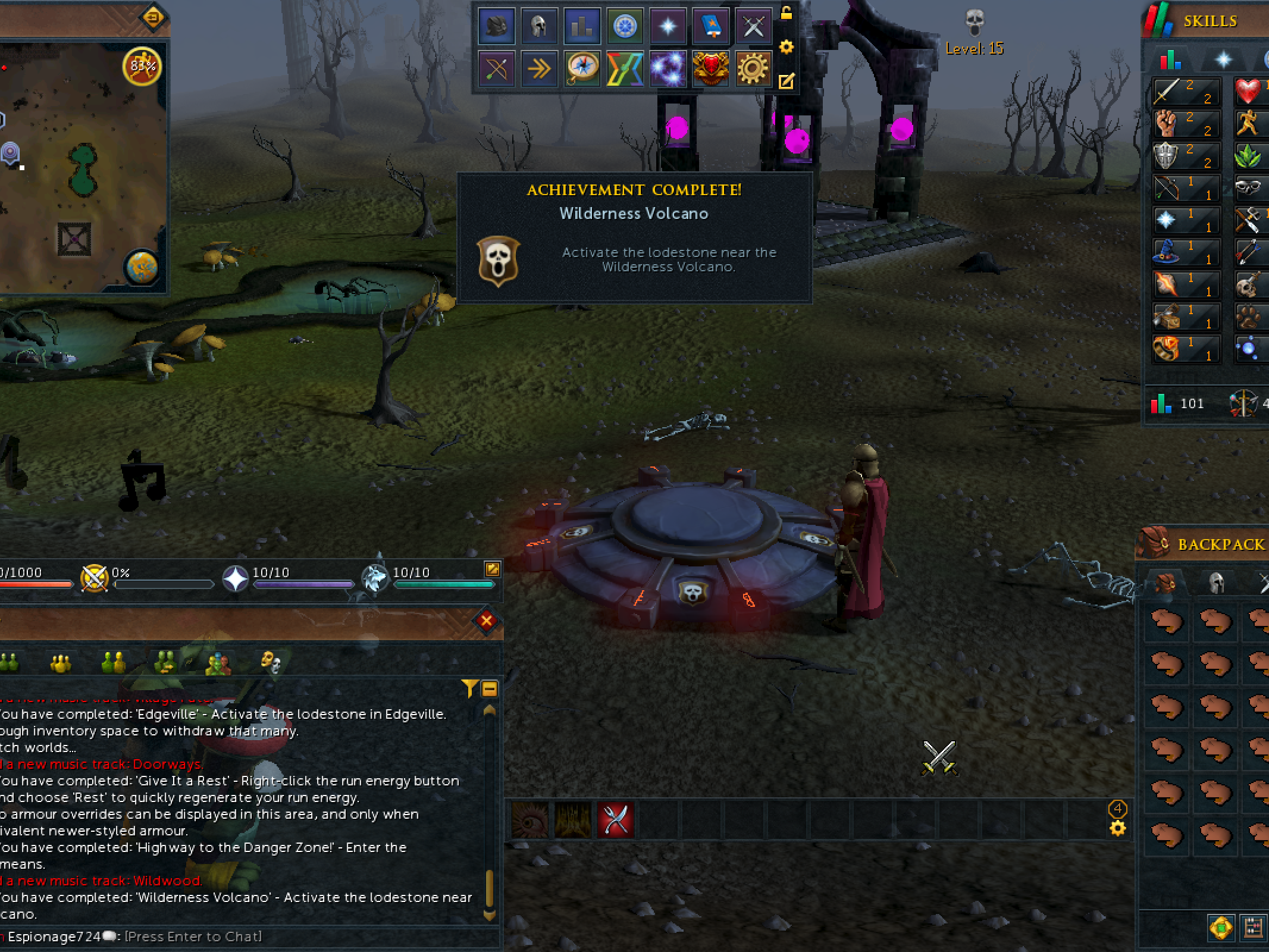The image size is (1269, 952).
Task: Toggle the run energy 83% button
Action: [x=142, y=66]
